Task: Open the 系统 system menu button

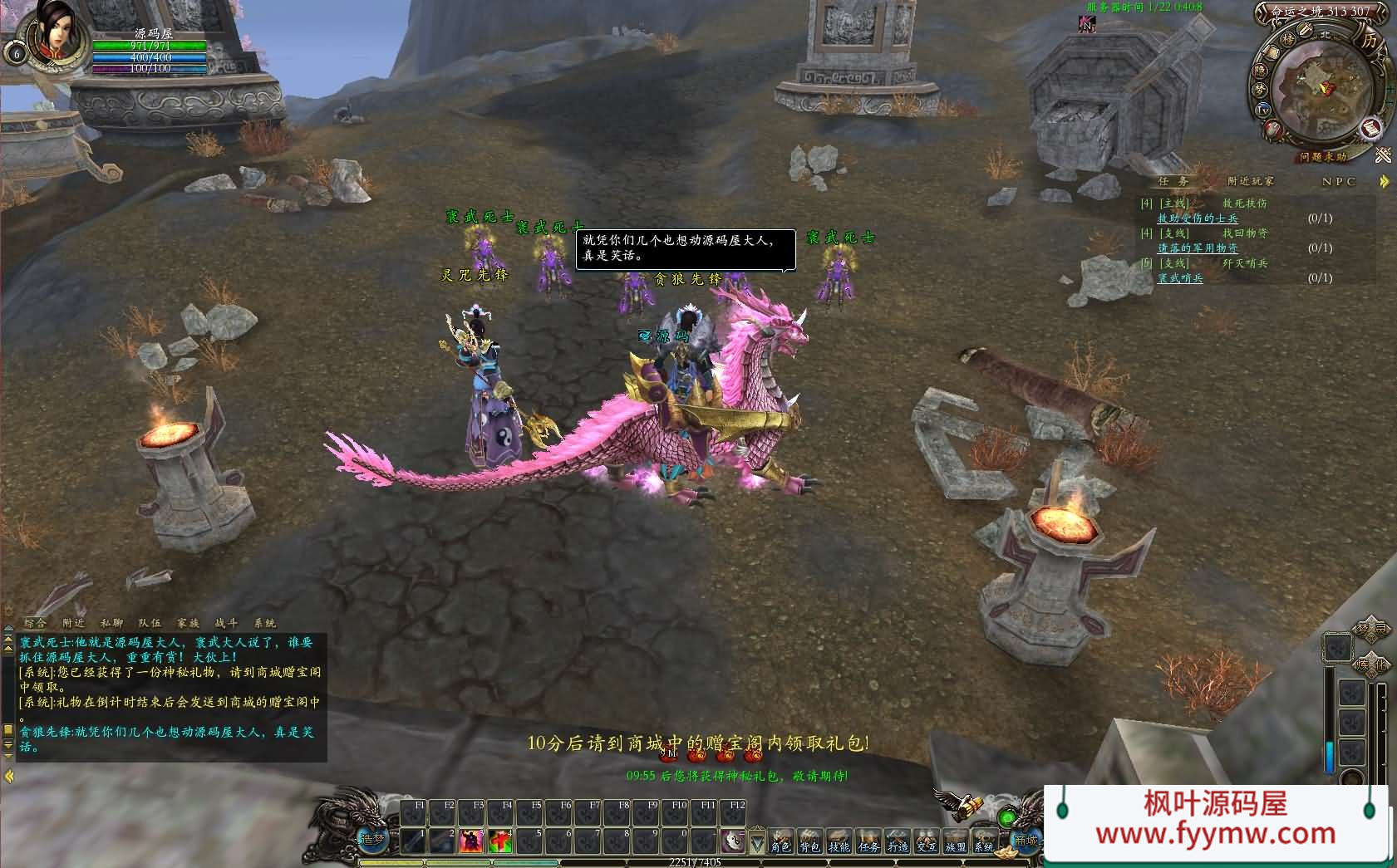Action: click(x=984, y=842)
